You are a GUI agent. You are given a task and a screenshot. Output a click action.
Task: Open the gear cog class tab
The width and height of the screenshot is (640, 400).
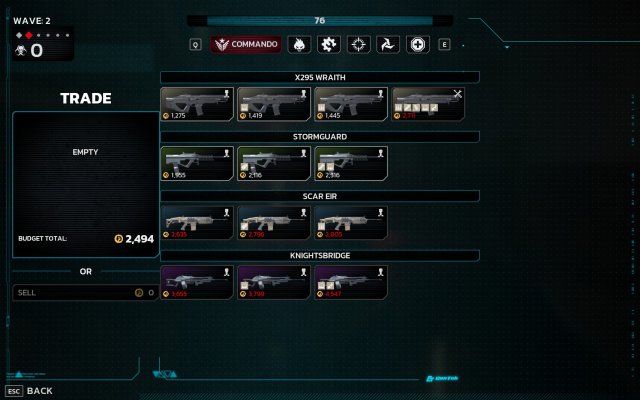click(327, 44)
